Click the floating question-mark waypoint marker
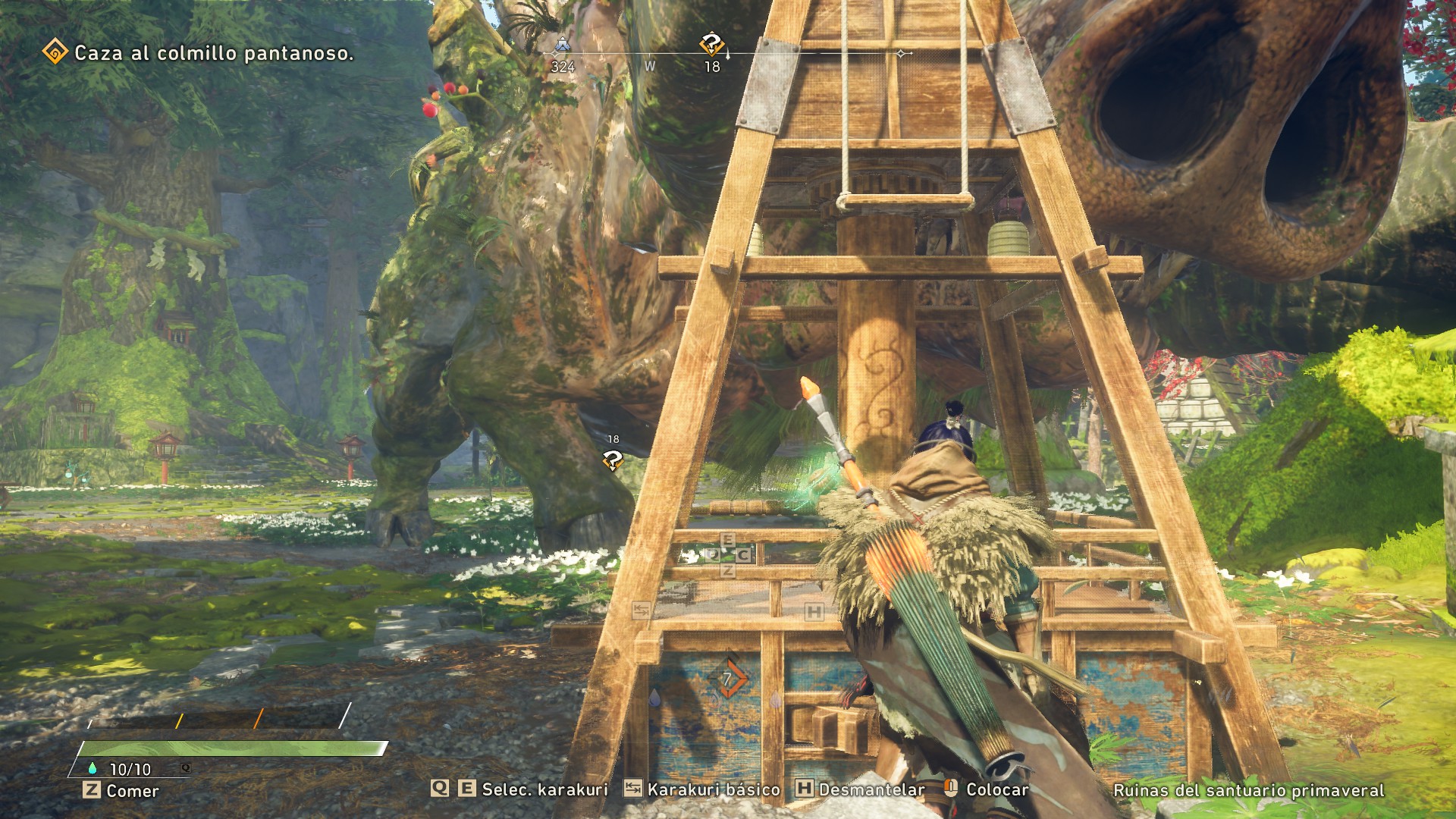The width and height of the screenshot is (1456, 819). tap(612, 460)
